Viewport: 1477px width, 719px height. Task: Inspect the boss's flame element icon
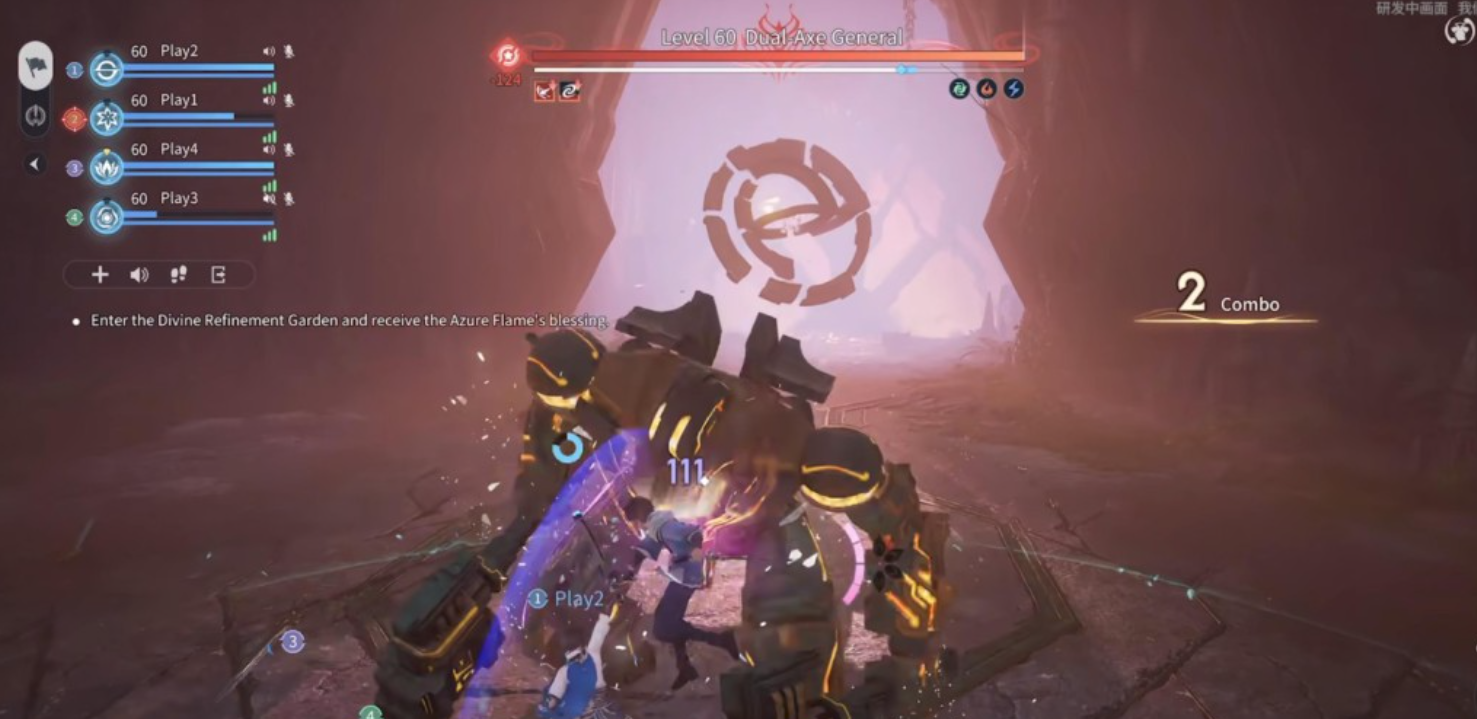tap(986, 89)
